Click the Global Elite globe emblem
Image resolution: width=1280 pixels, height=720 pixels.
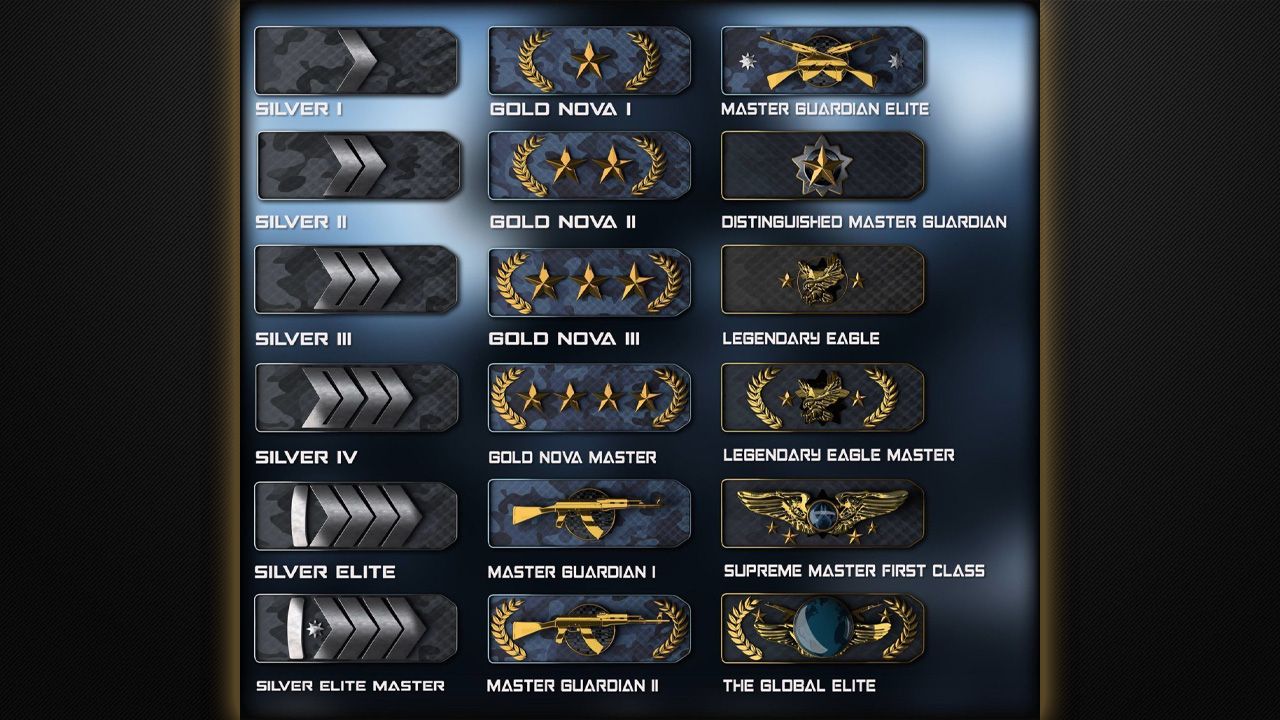coord(822,629)
